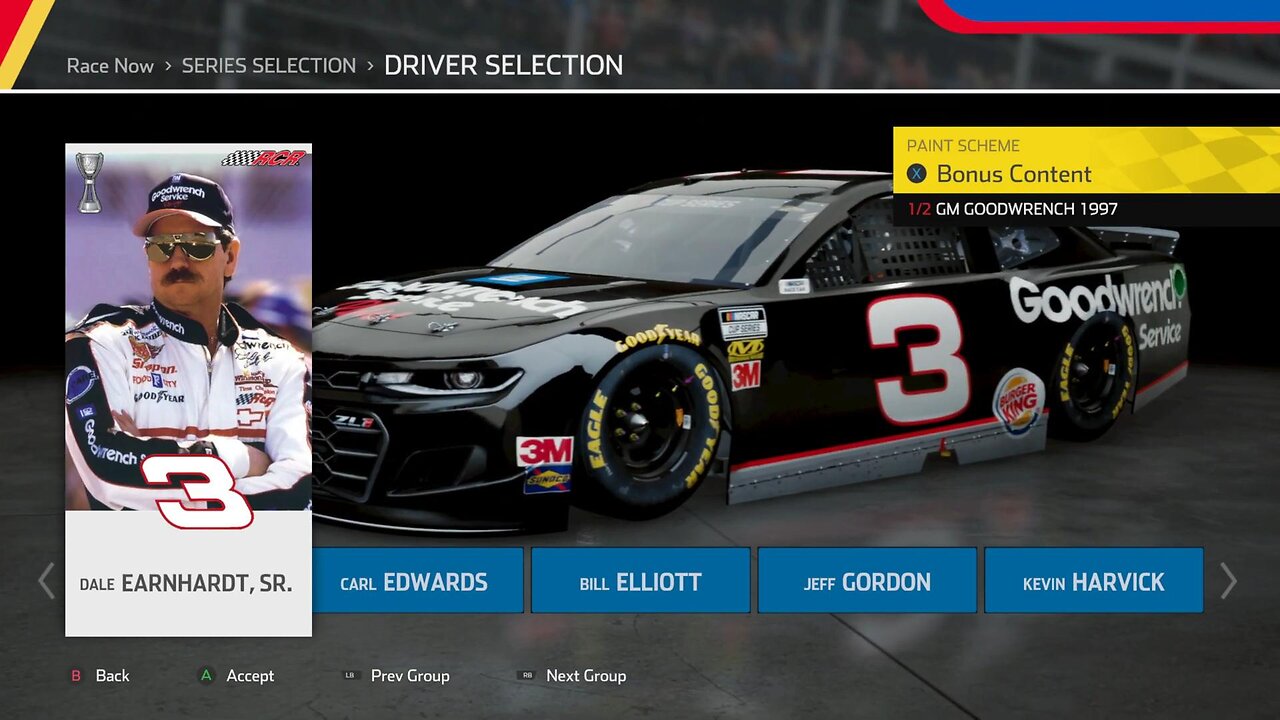Choose Jeff Gordon as your driver

(x=866, y=580)
